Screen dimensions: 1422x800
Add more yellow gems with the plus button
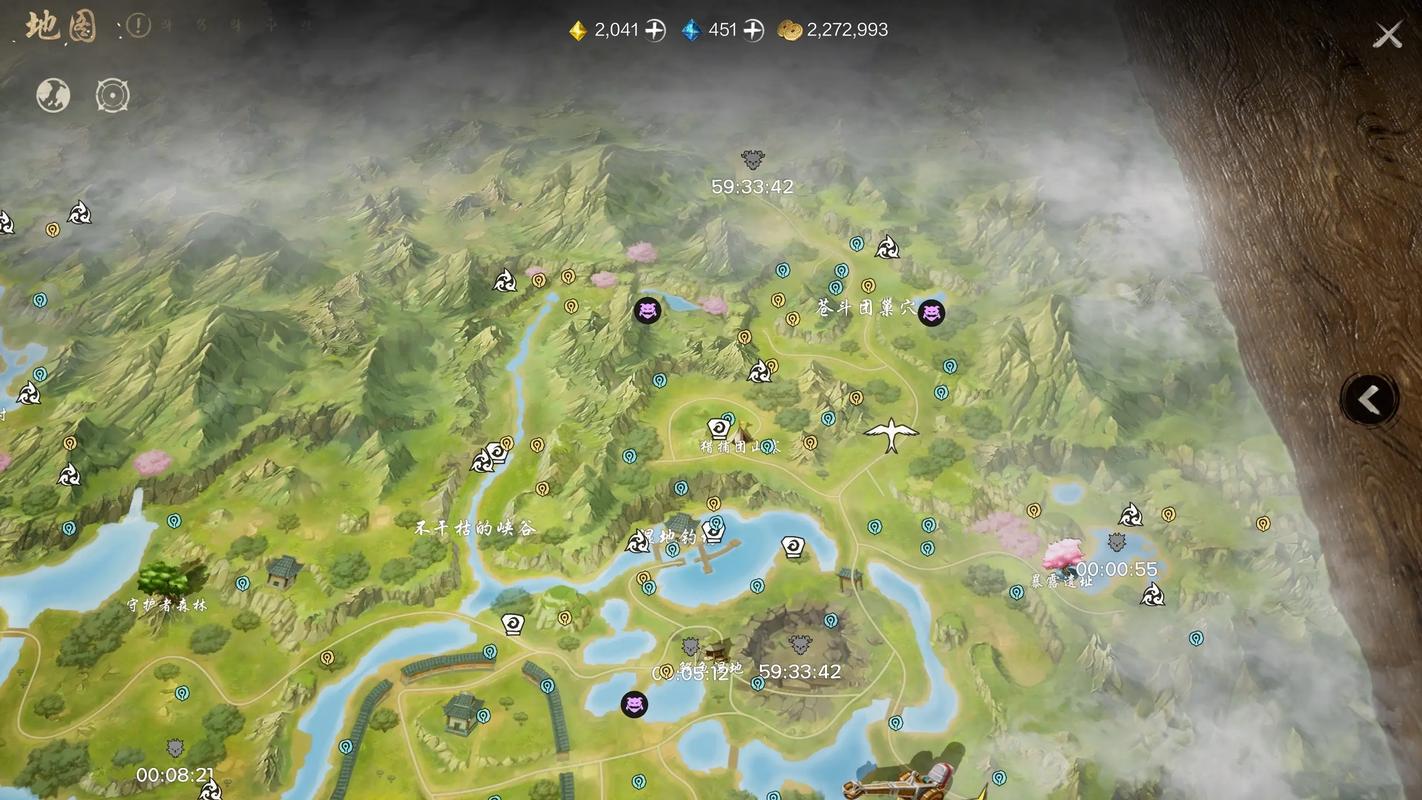[655, 30]
